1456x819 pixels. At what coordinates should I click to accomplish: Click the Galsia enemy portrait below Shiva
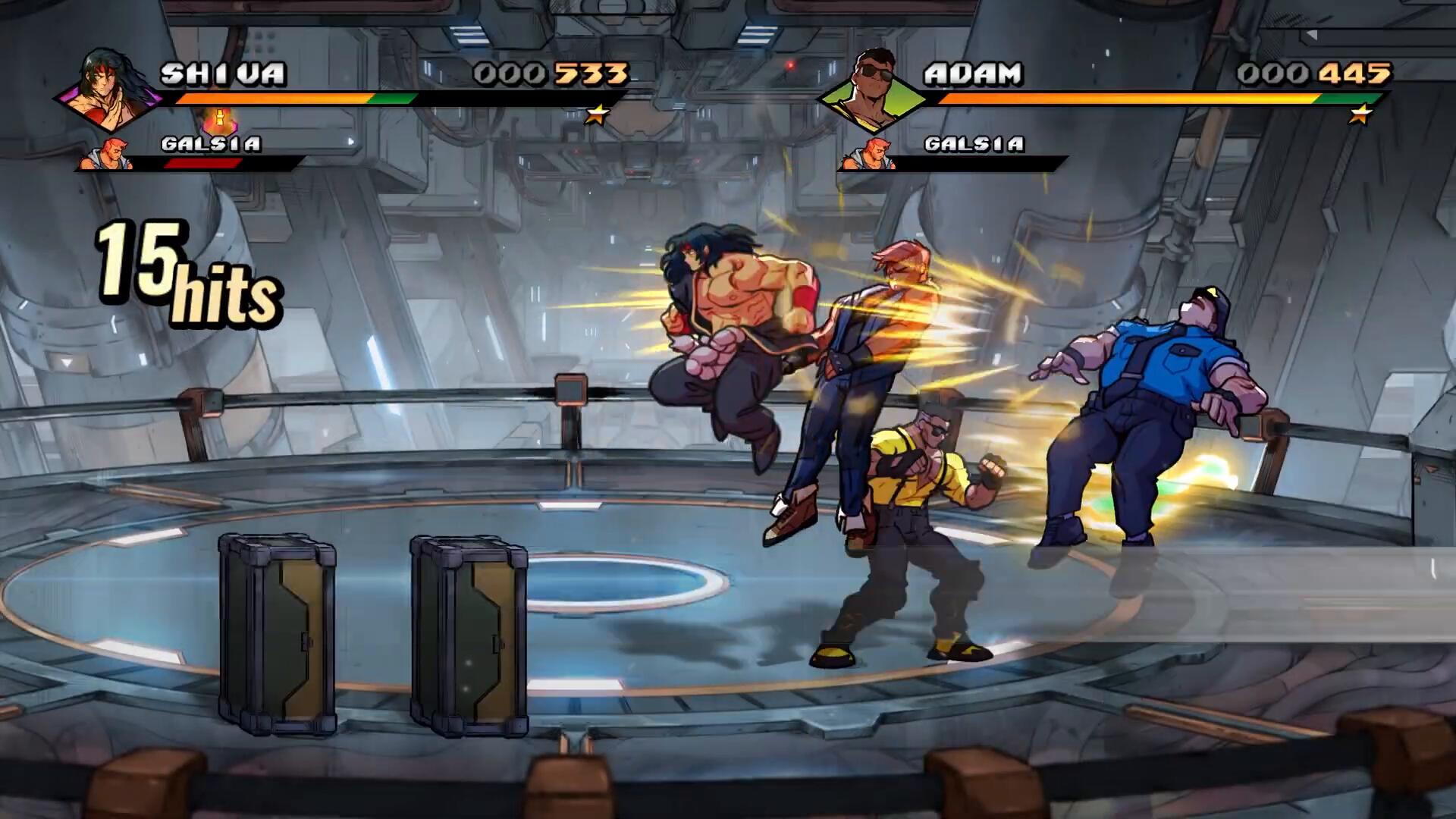[106, 154]
